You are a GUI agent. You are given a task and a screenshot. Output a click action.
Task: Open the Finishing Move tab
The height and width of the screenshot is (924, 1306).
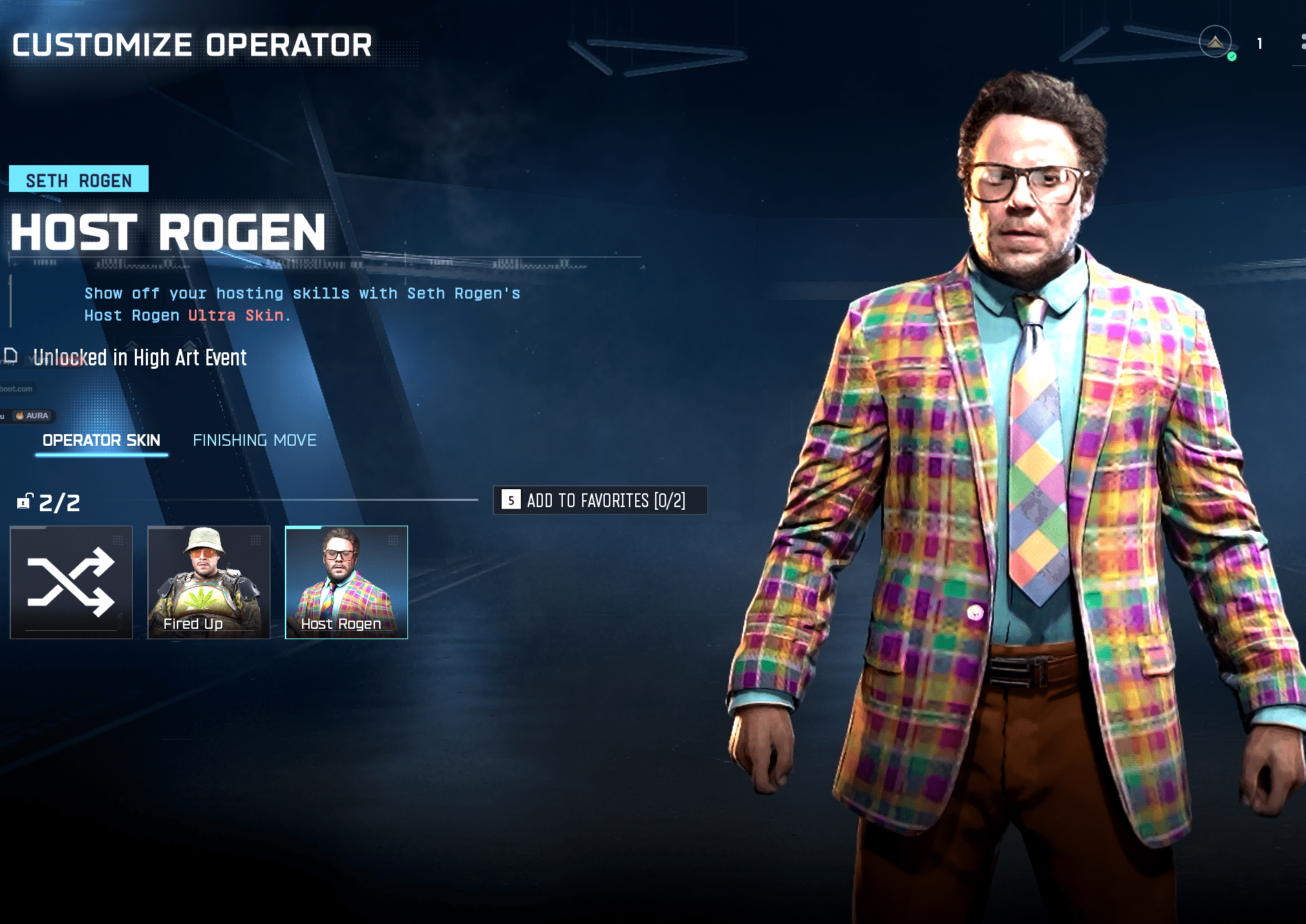pyautogui.click(x=255, y=440)
